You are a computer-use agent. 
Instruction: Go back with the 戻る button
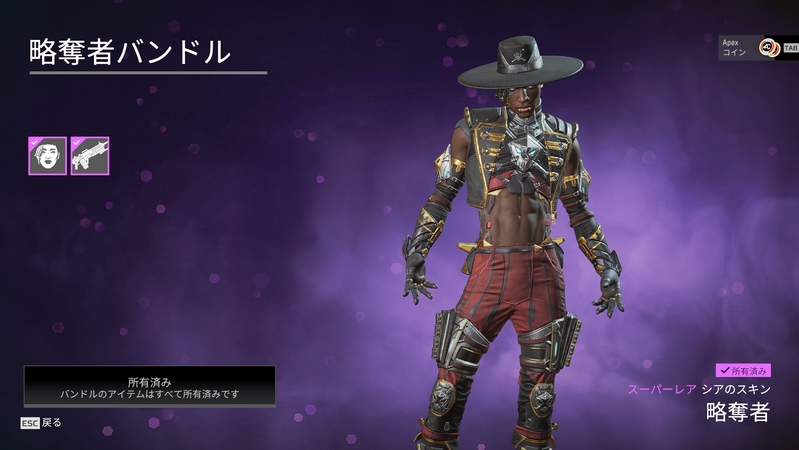click(42, 423)
